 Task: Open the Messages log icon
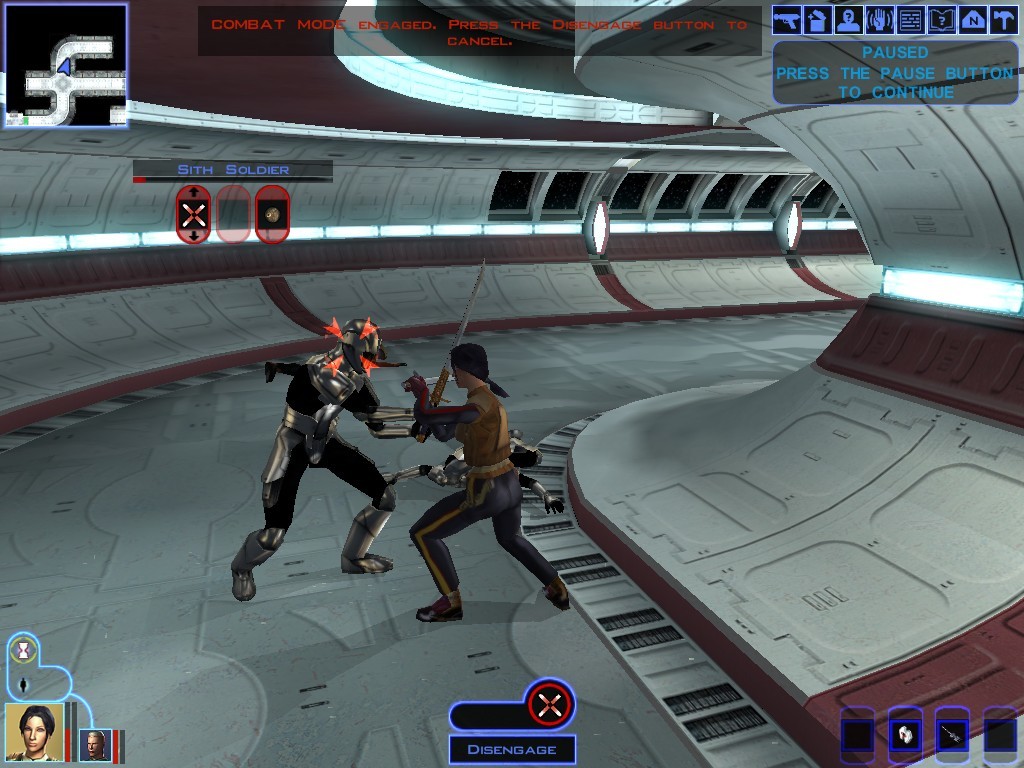[x=911, y=19]
